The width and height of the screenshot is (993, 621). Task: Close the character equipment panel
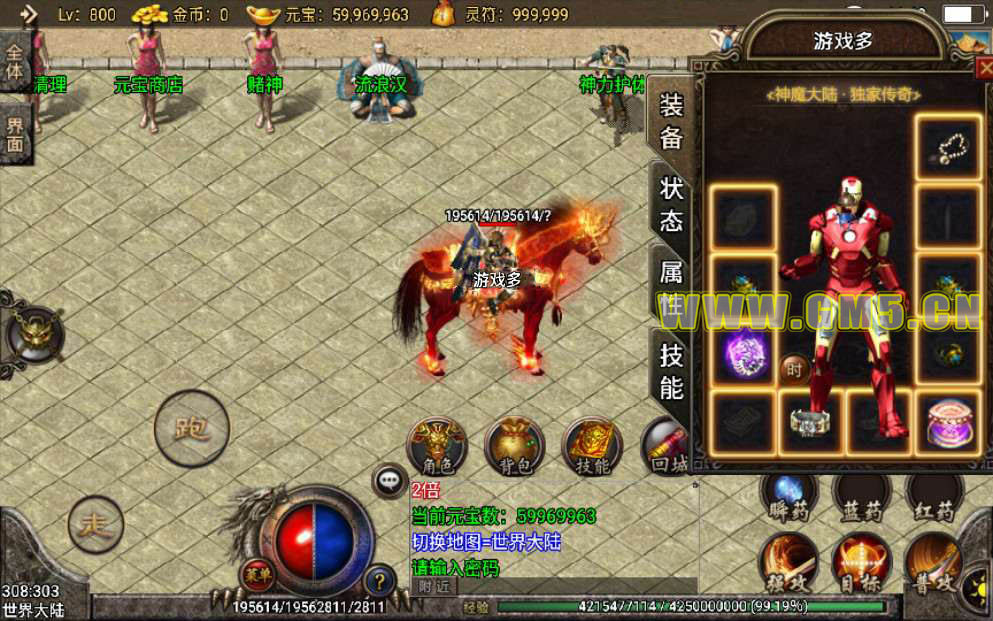[983, 68]
